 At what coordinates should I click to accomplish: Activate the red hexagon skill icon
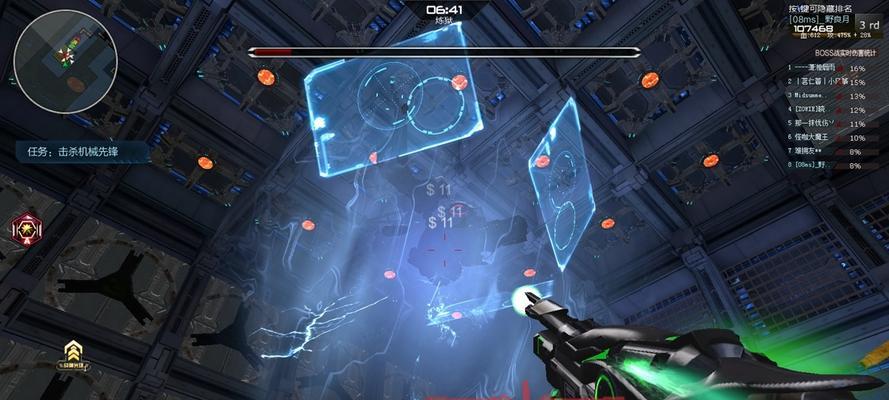tap(25, 229)
